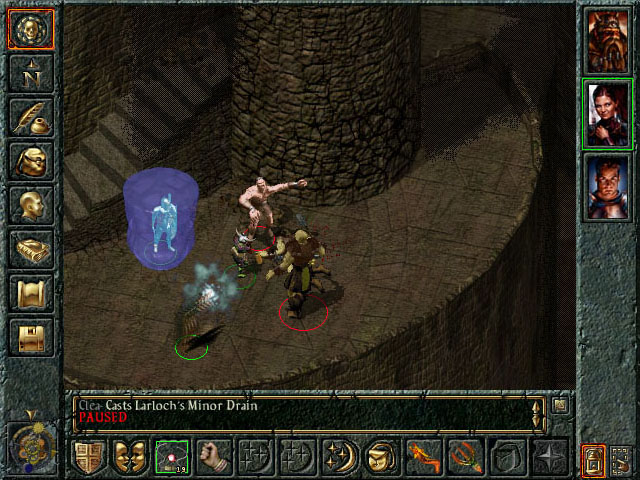Select the dark-haired woman portrait
The width and height of the screenshot is (640, 480).
pos(607,112)
